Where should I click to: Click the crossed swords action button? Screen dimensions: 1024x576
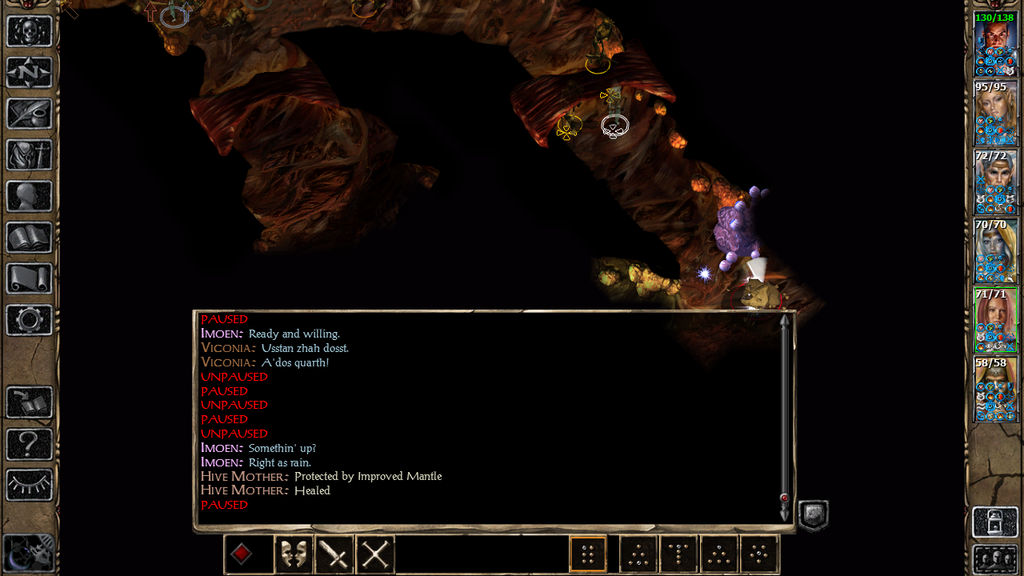376,554
